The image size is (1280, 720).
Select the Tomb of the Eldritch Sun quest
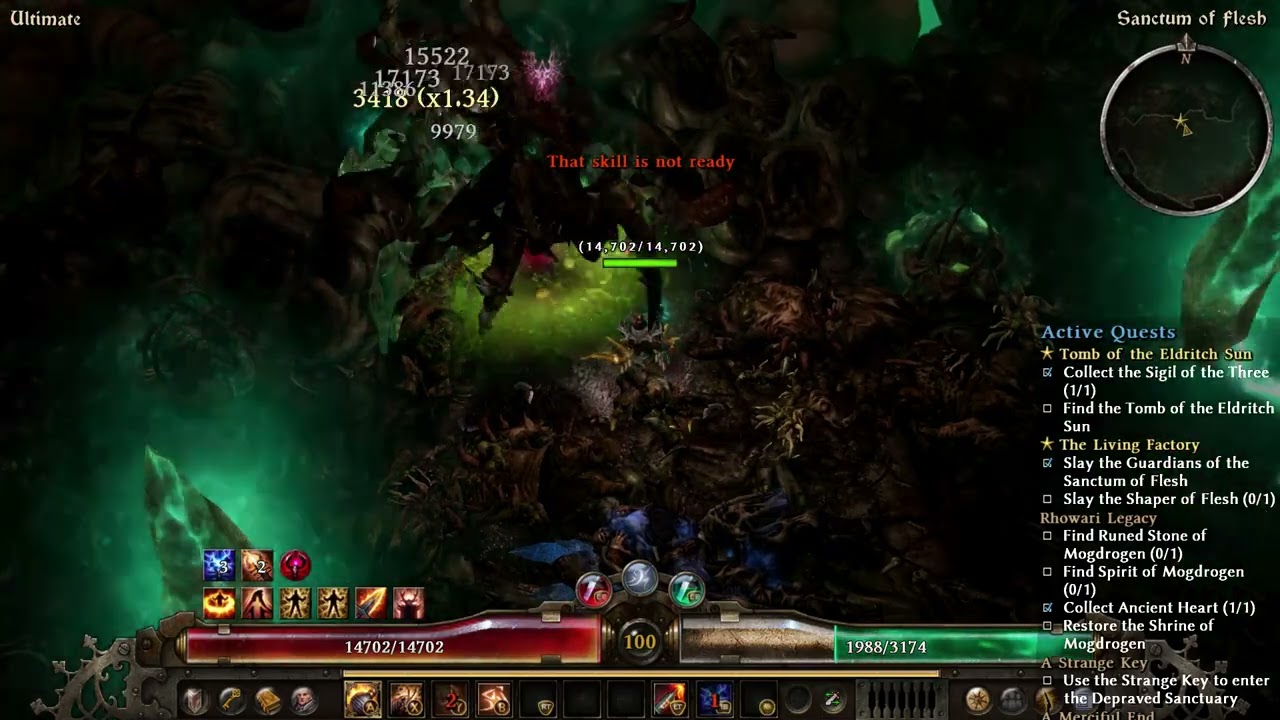(1155, 354)
